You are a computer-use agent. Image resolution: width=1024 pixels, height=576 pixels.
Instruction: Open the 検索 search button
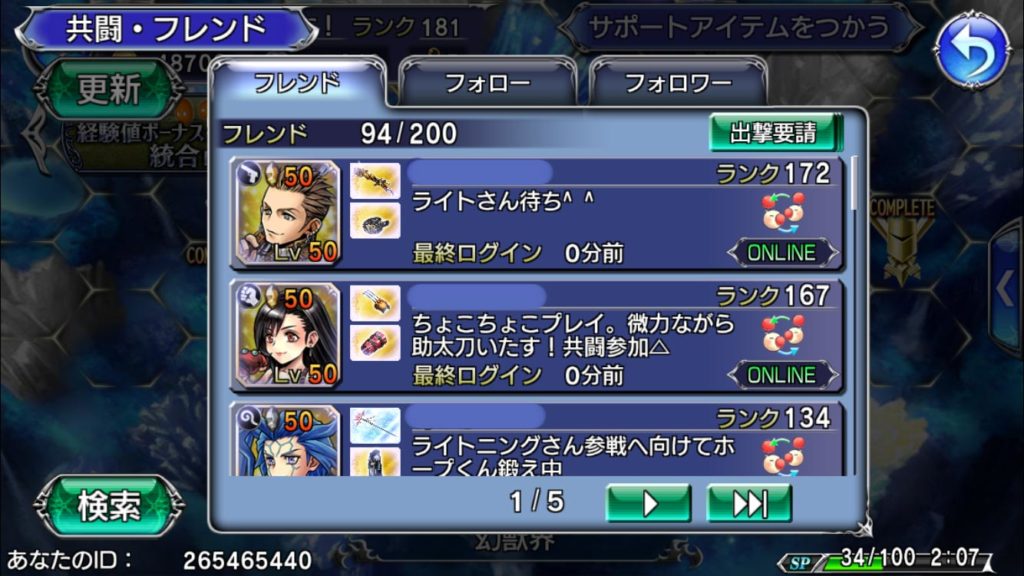(x=109, y=506)
